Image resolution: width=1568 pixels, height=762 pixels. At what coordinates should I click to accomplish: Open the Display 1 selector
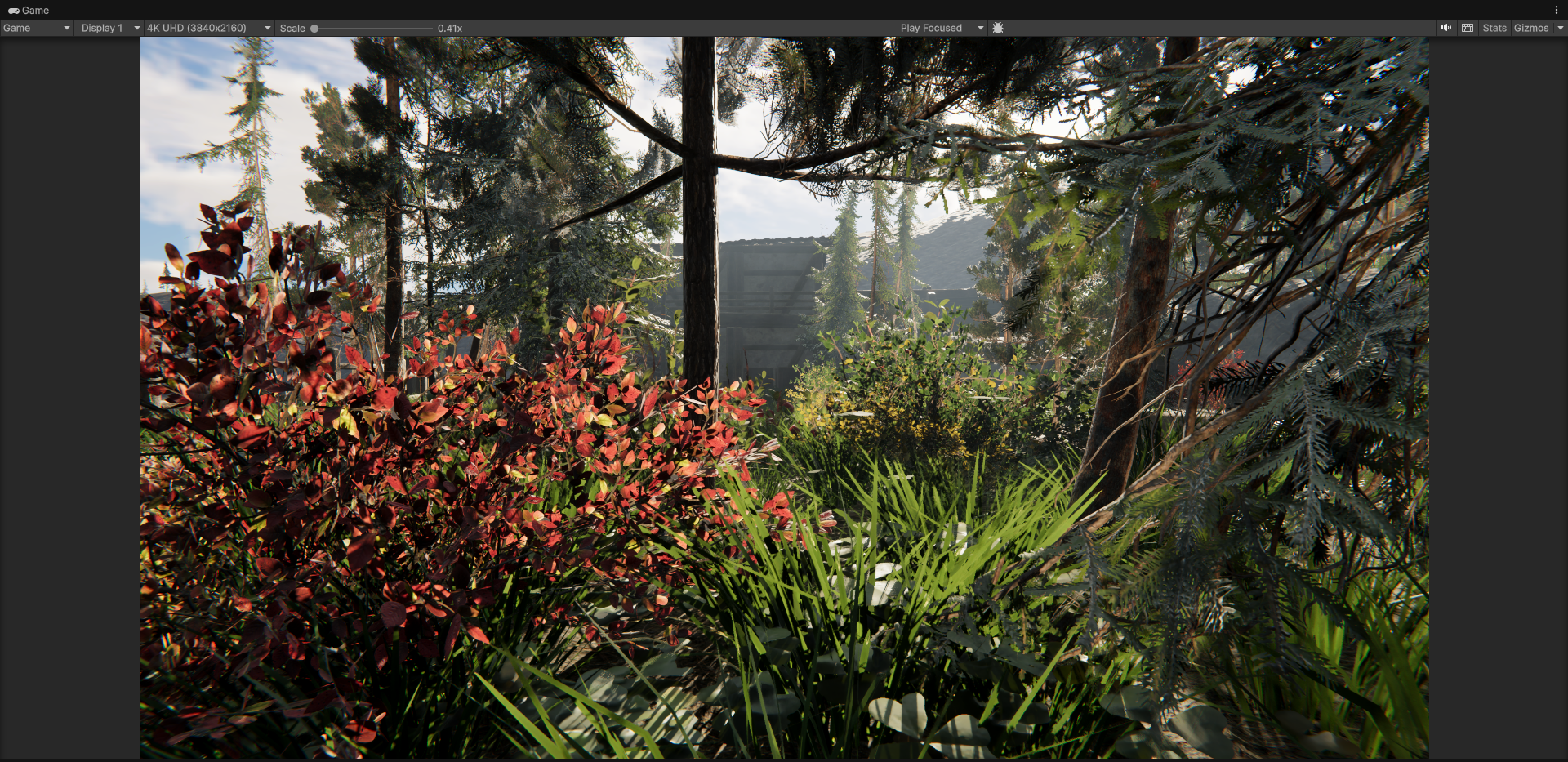(102, 27)
